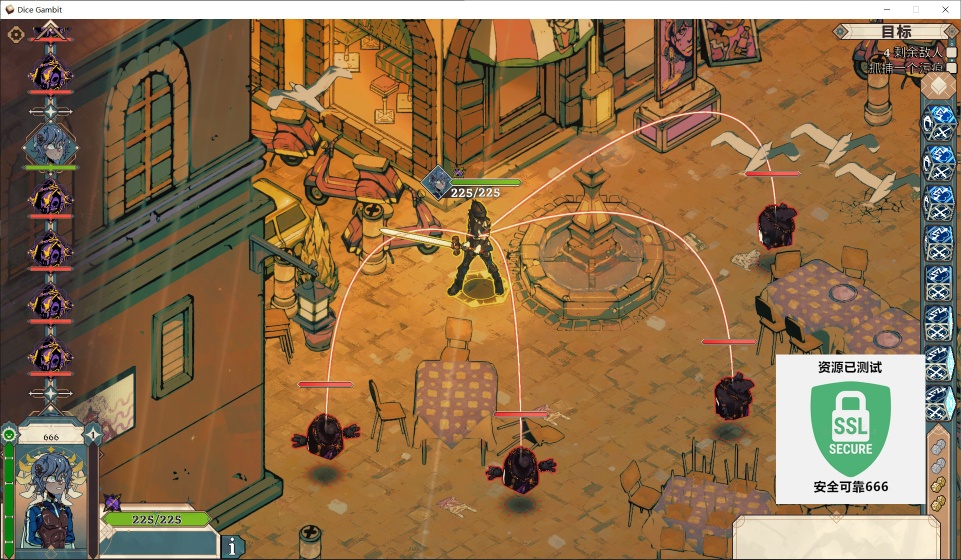Open the top-left compass menu icon
The height and width of the screenshot is (560, 961).
pos(16,34)
